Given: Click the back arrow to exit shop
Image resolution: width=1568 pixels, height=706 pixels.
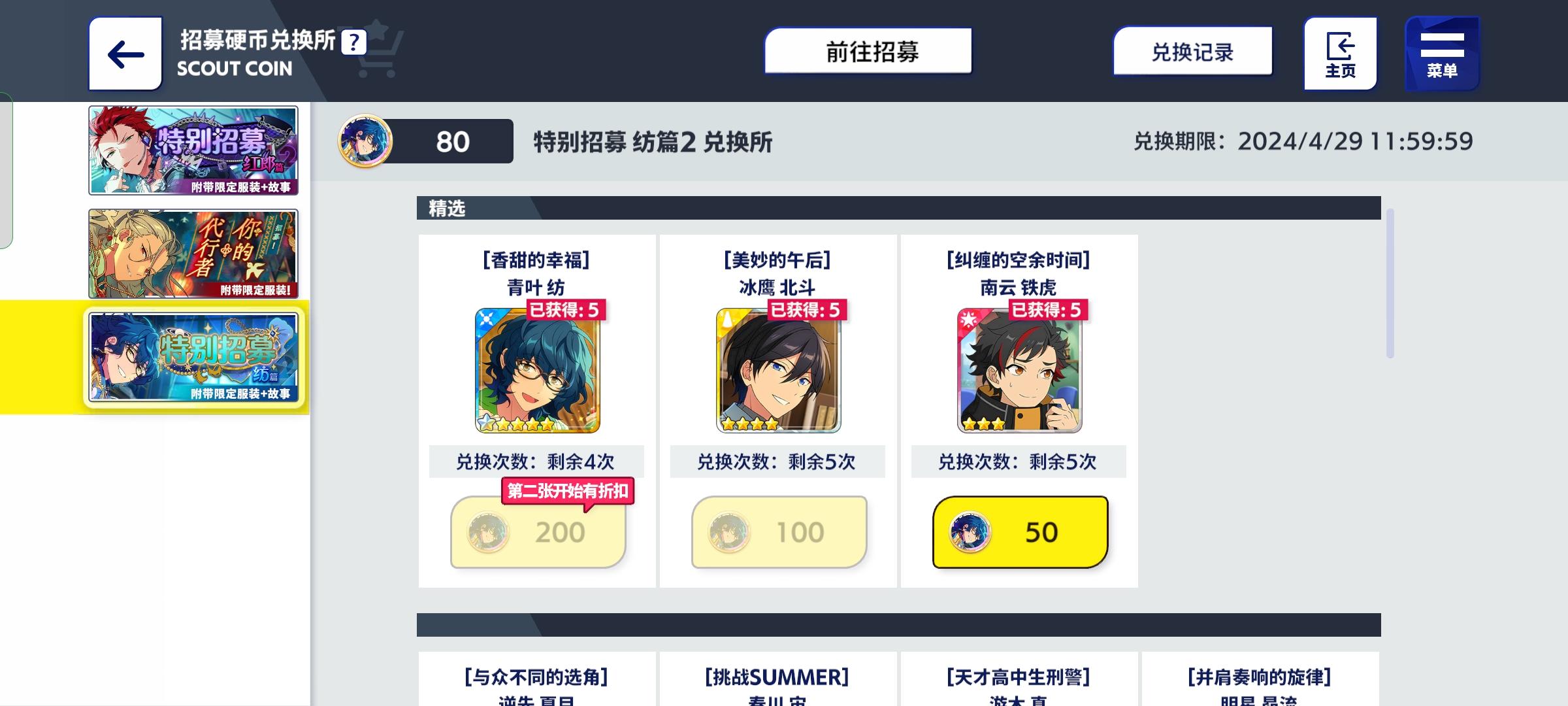Looking at the screenshot, I should tap(125, 54).
